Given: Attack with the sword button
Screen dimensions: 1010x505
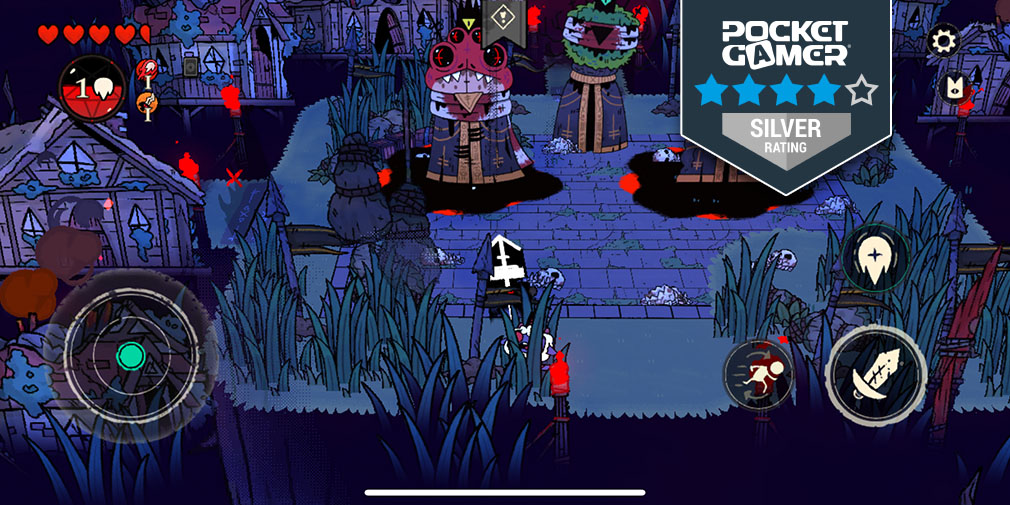Looking at the screenshot, I should click(x=876, y=373).
